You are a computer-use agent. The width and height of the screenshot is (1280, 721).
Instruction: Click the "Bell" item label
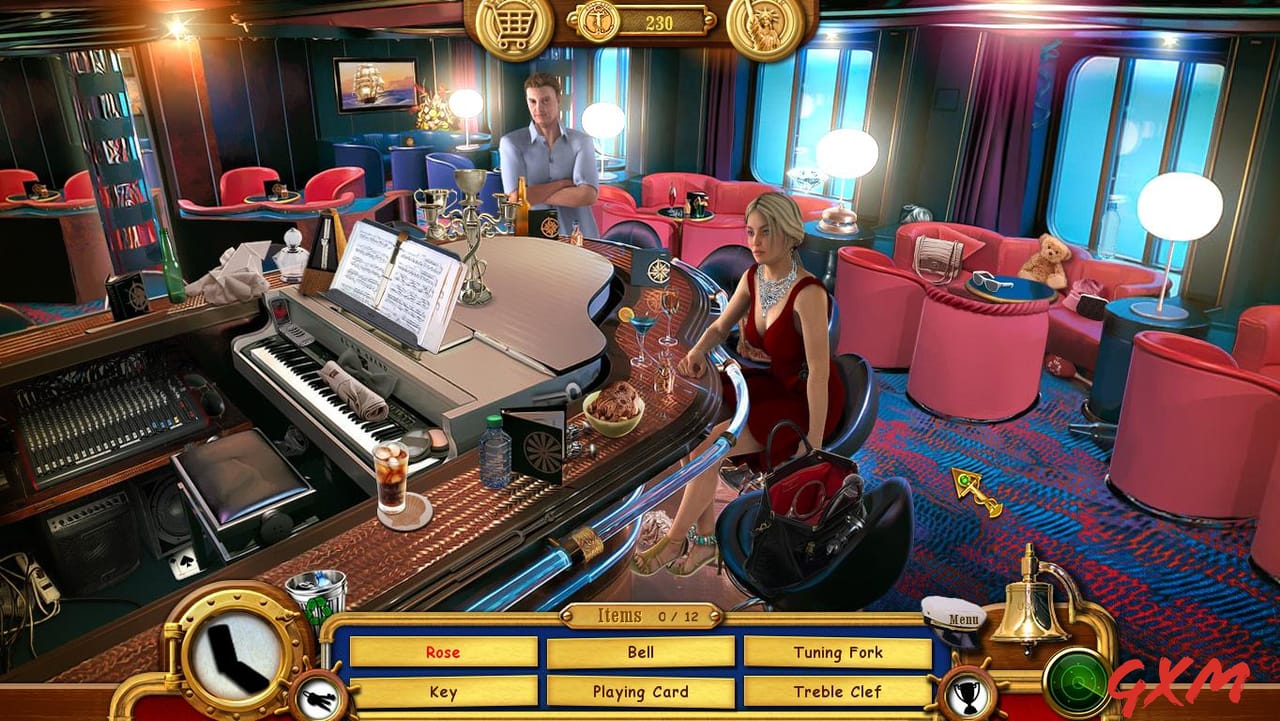pos(640,652)
